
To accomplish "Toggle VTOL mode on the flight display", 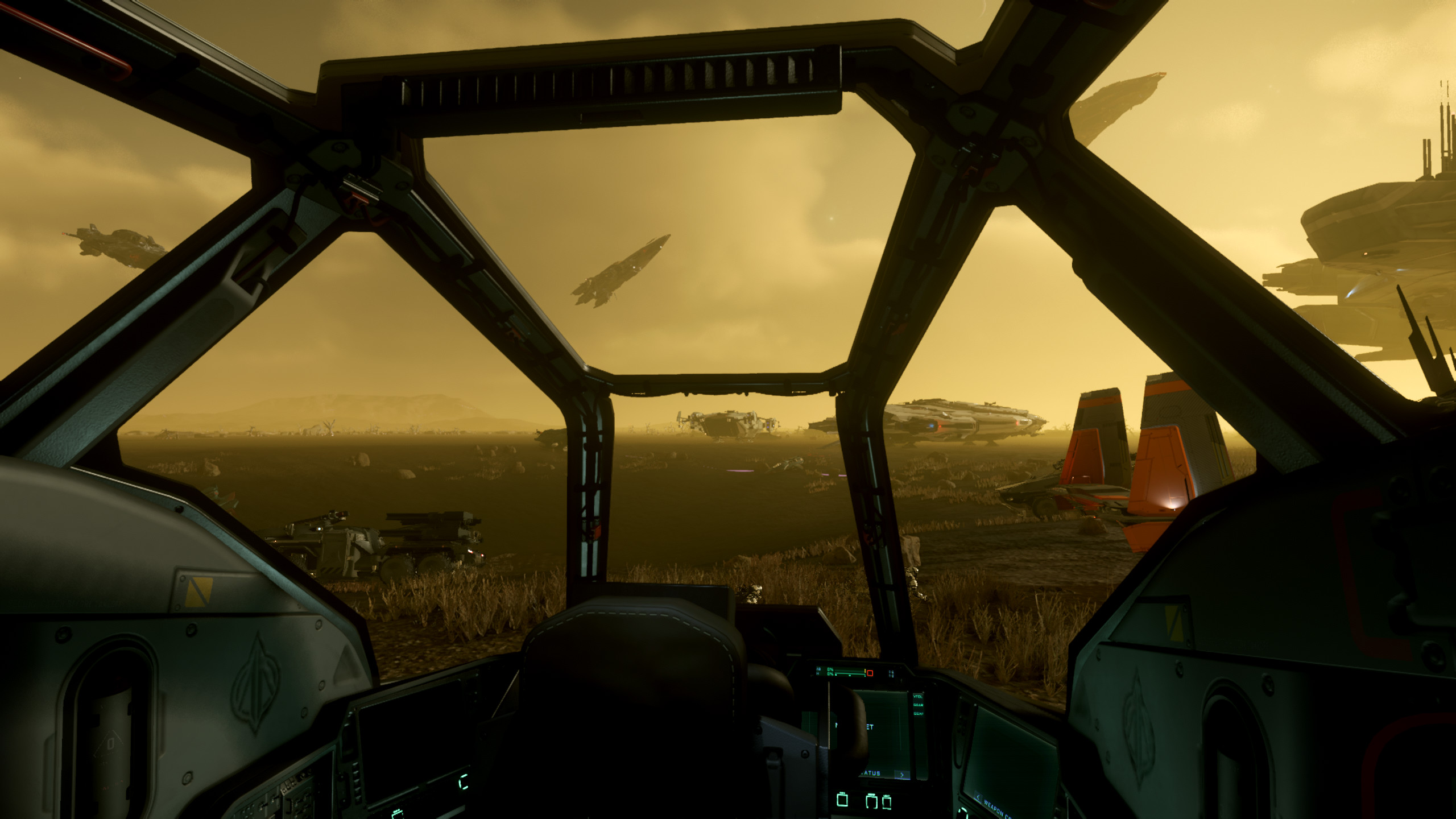I will (x=918, y=696).
